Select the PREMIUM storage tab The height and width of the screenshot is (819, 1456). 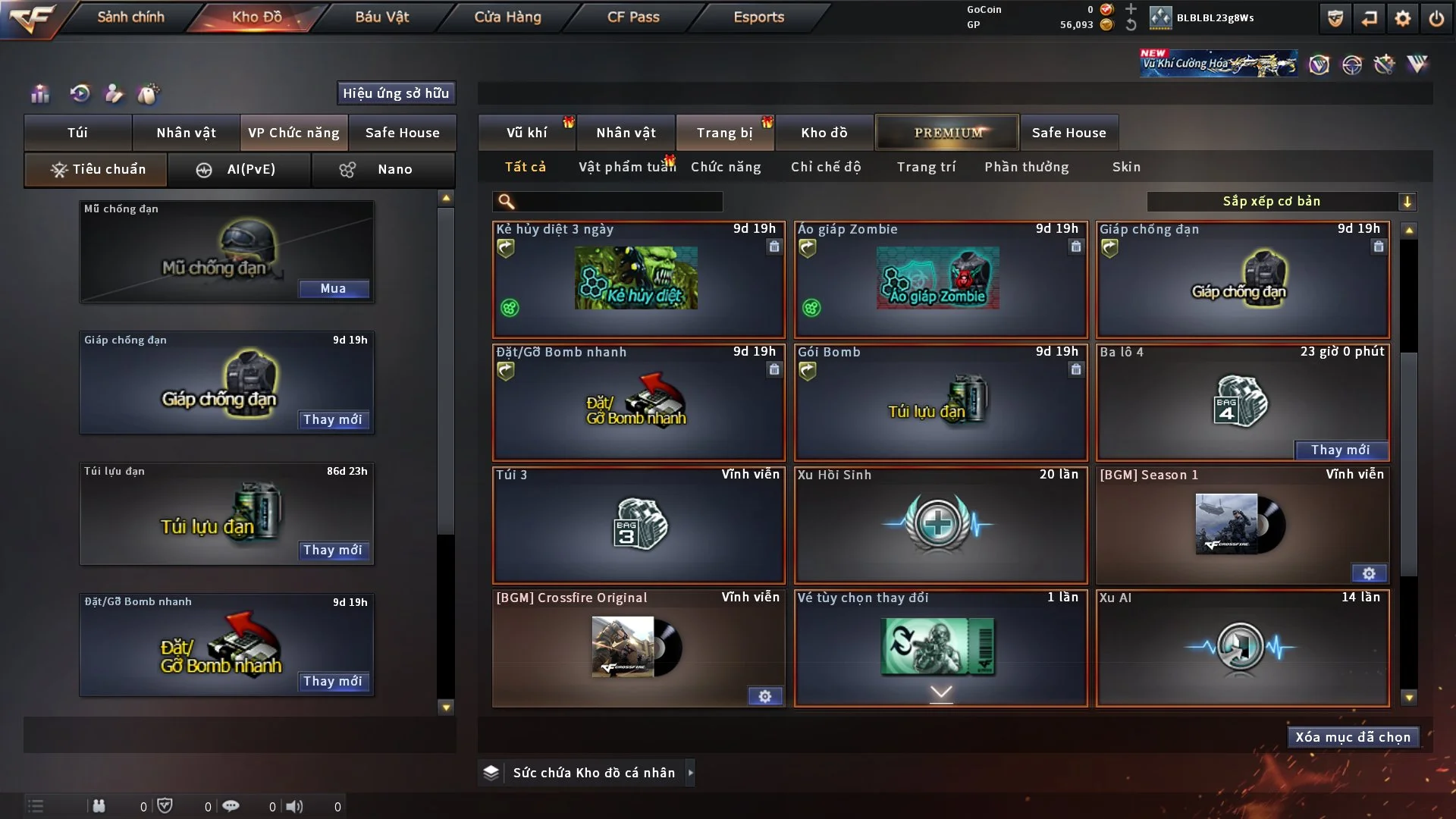tap(947, 133)
